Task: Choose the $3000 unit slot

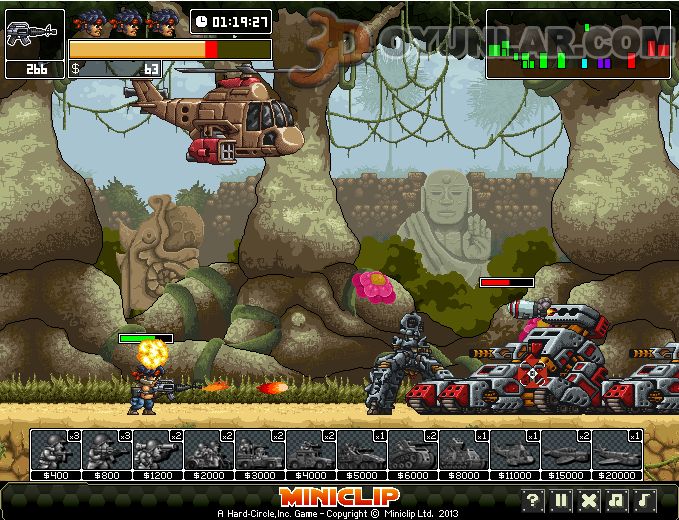Action: tap(260, 451)
